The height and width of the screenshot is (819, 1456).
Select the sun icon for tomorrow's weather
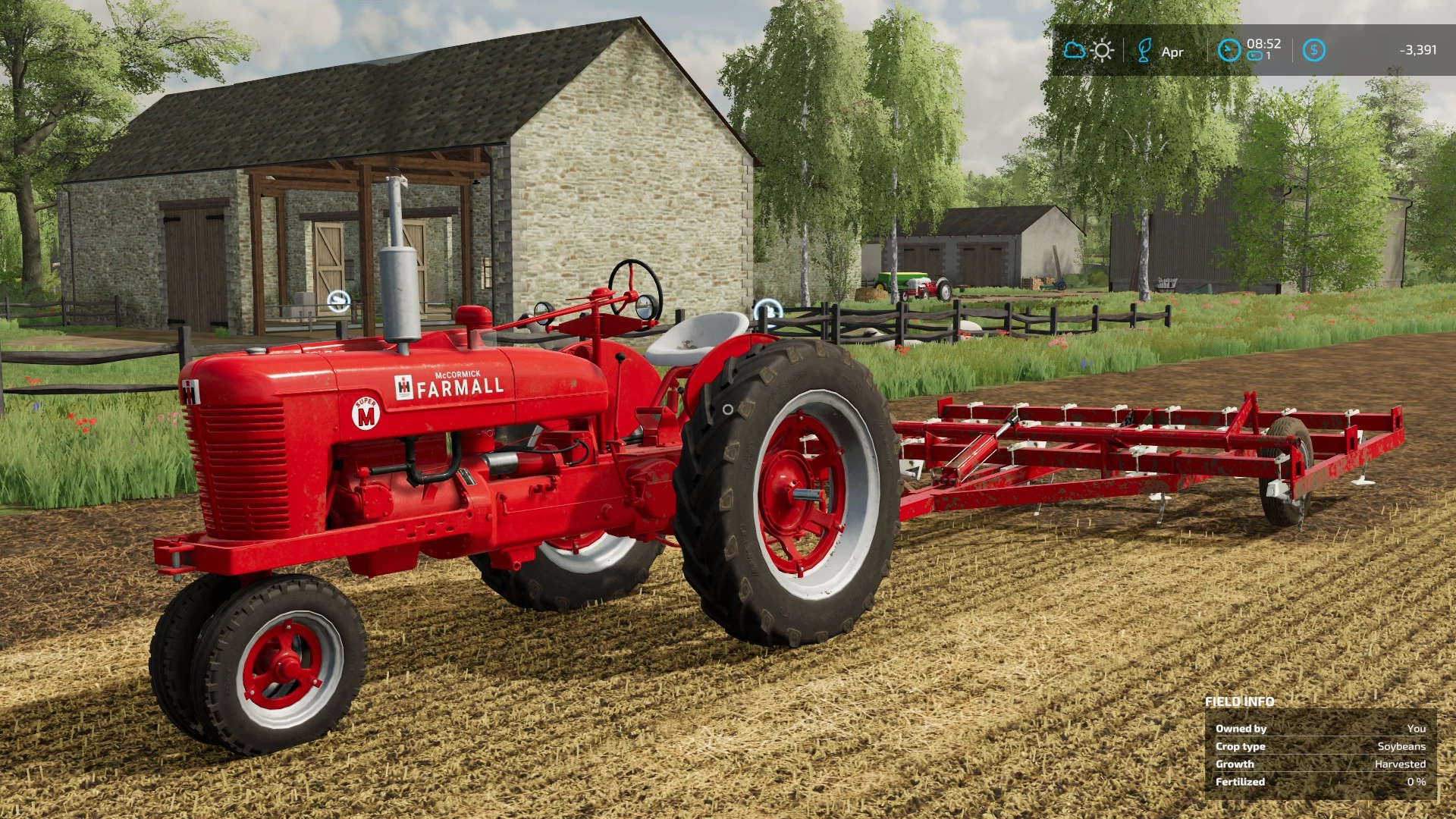pyautogui.click(x=1101, y=50)
